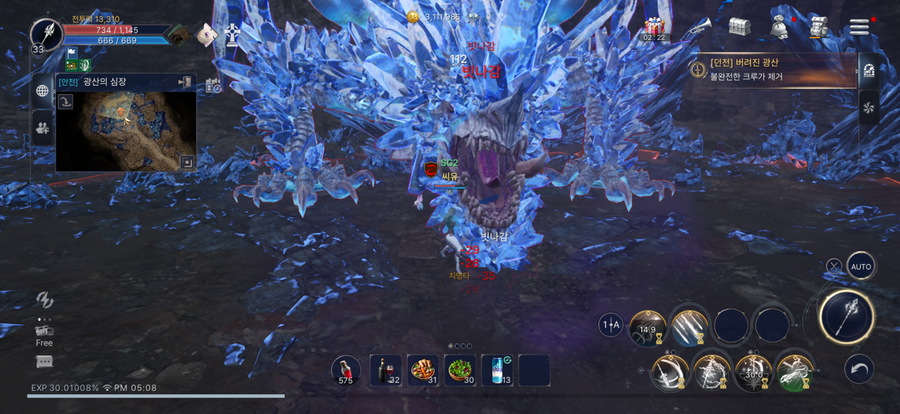The image size is (900, 414).
Task: Use the salad bowl food item
Action: coord(460,369)
